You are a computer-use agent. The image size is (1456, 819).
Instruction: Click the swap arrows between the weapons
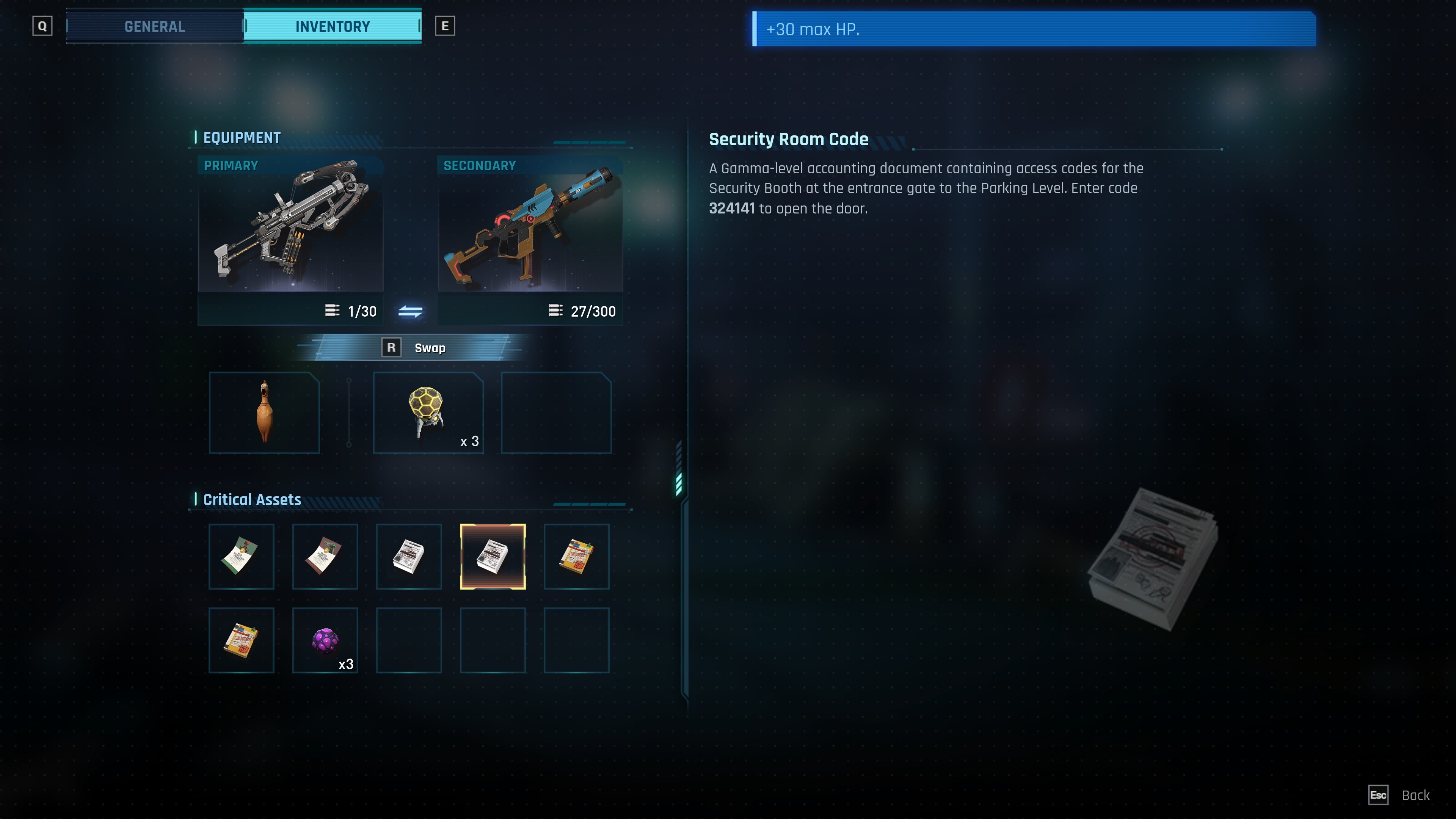pyautogui.click(x=410, y=311)
